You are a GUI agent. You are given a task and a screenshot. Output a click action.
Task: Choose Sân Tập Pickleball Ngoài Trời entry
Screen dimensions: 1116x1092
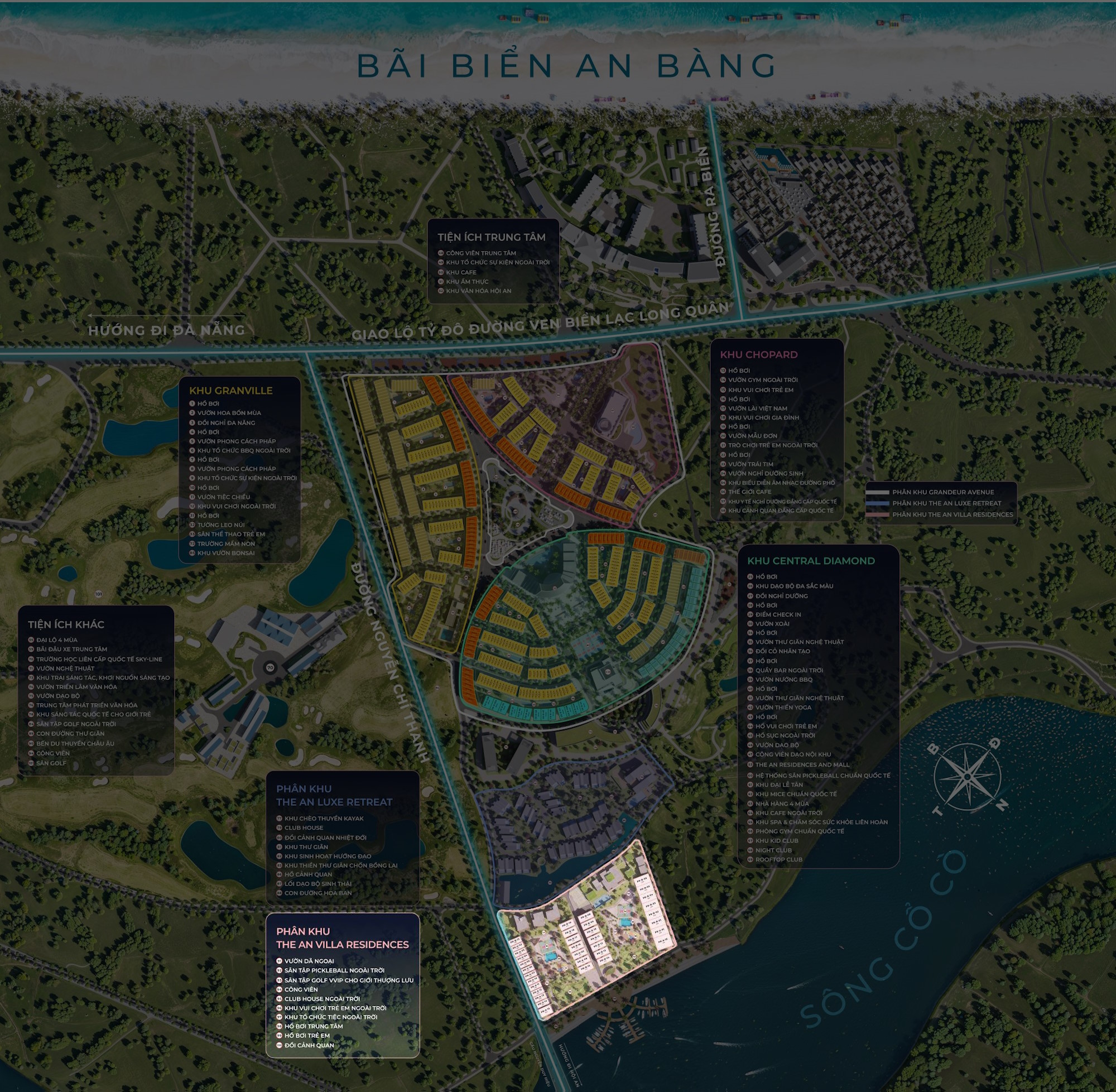pos(334,970)
